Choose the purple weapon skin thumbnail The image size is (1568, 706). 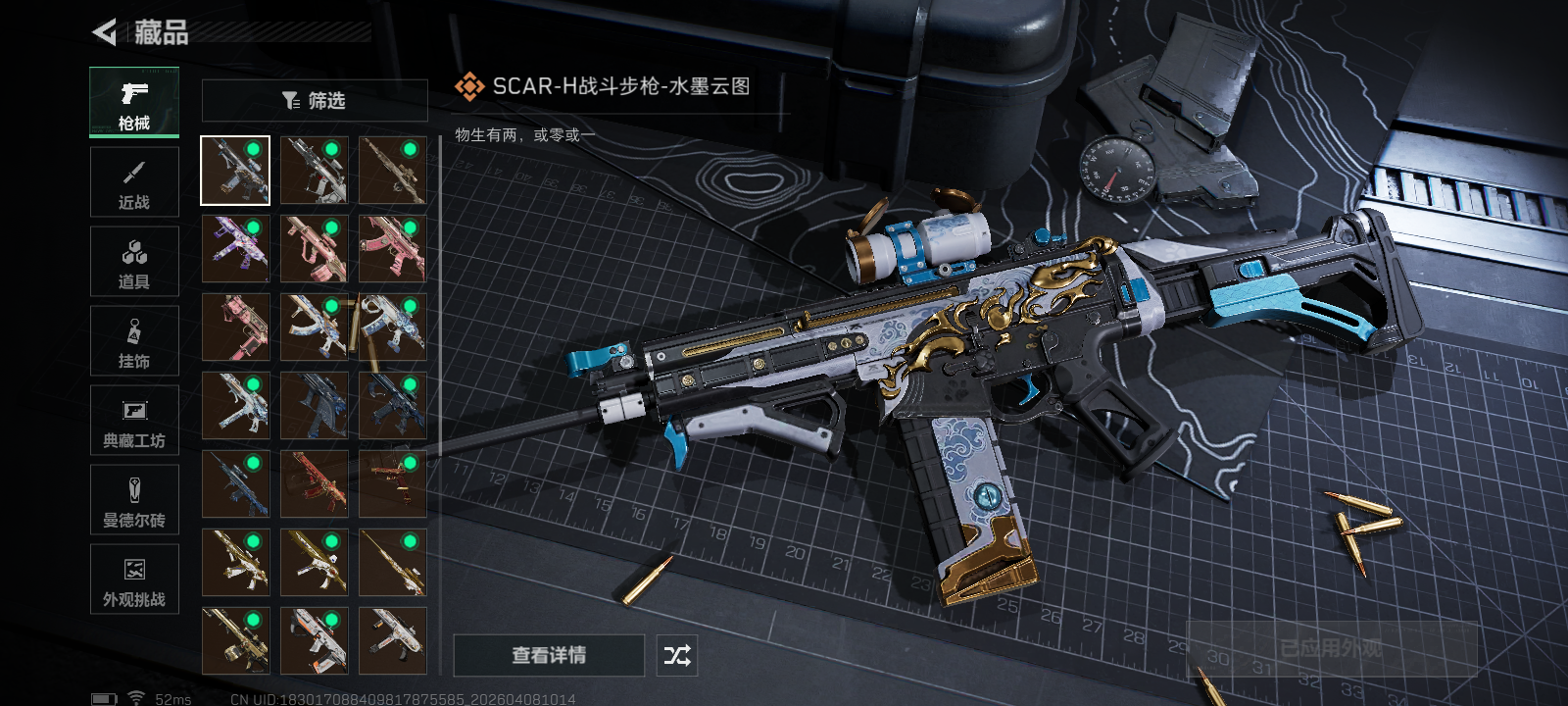click(x=235, y=249)
